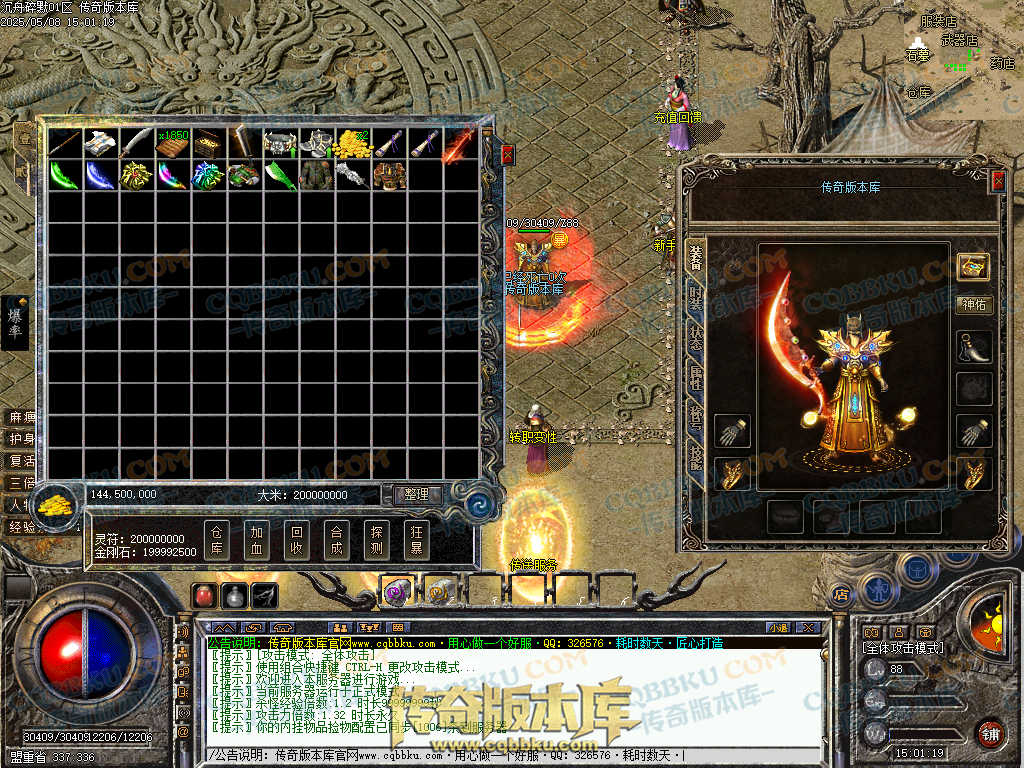Image resolution: width=1024 pixels, height=768 pixels.
Task: Select the gold coin pile item in bag
Action: click(350, 143)
